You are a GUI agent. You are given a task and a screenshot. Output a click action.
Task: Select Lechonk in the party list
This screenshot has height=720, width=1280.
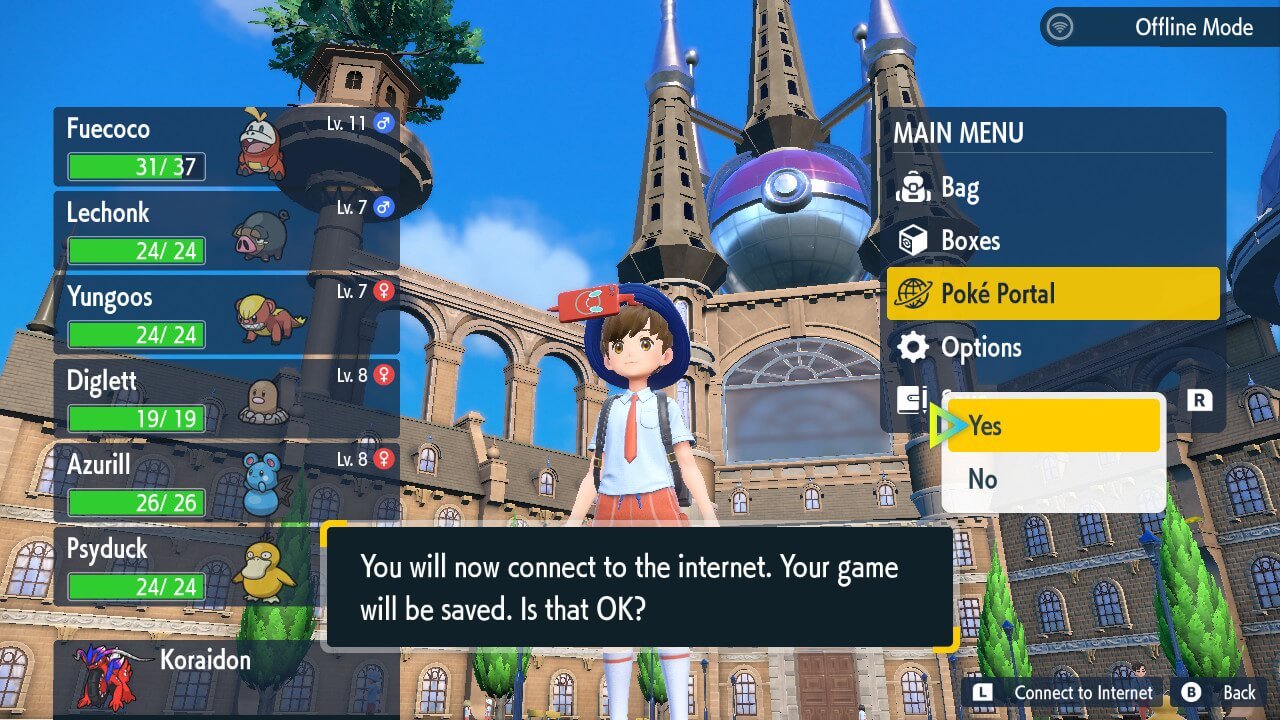point(226,230)
